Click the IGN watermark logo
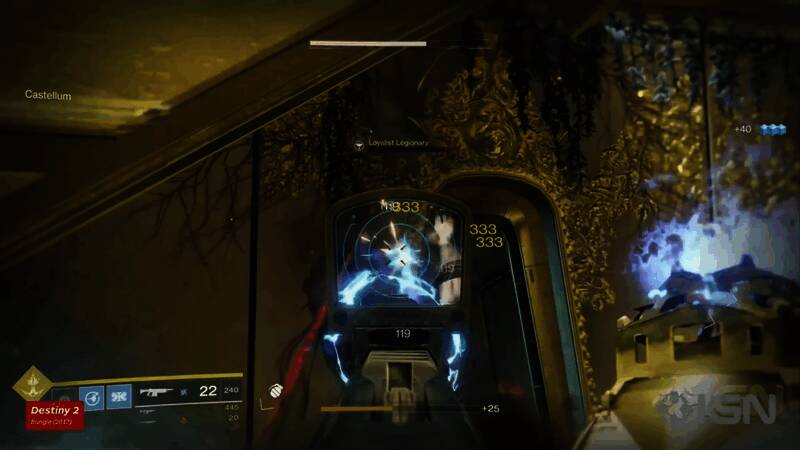The image size is (800, 450). click(717, 407)
